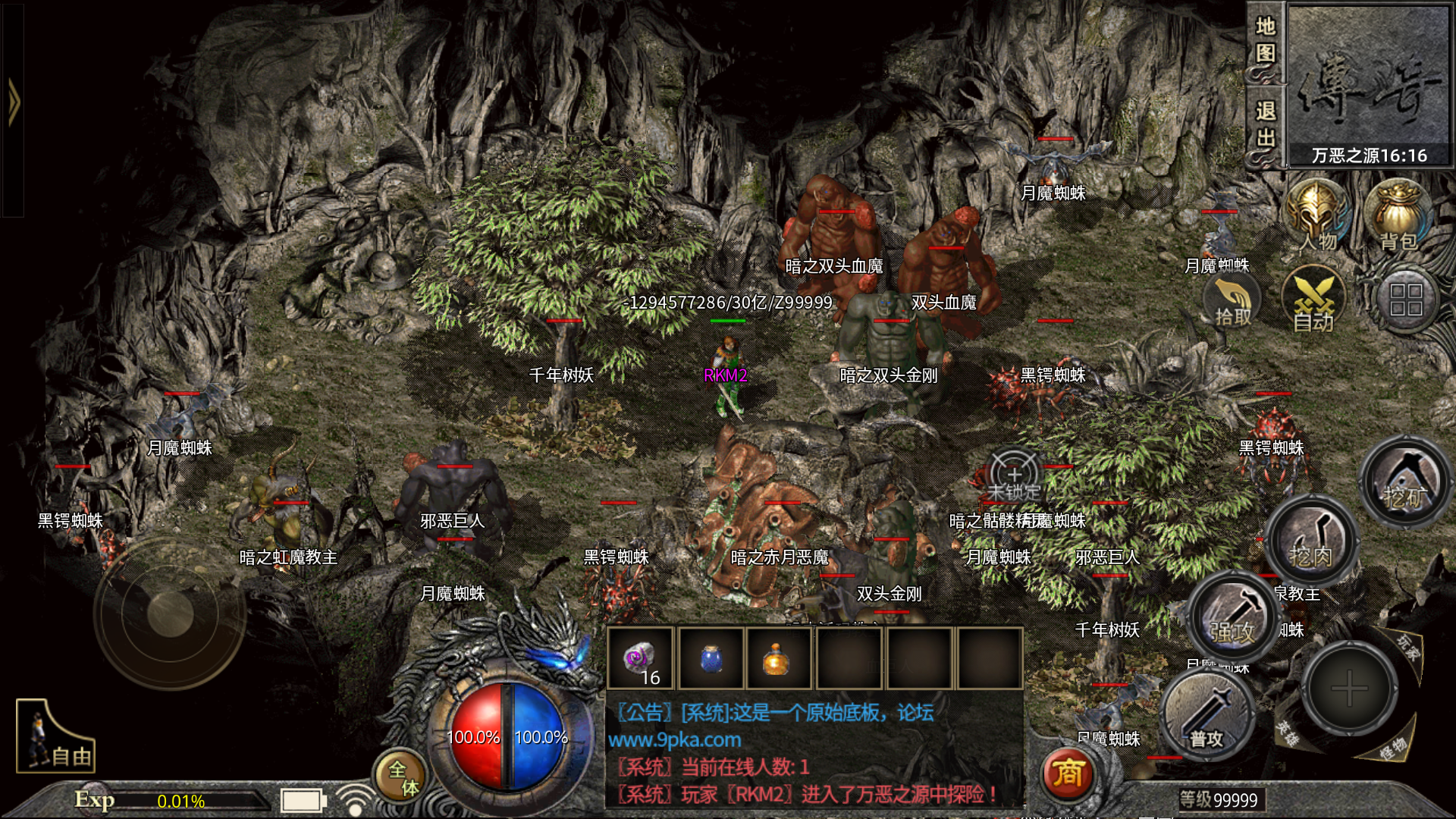Tap the 挖肉 meat-carving tool icon
Image resolution: width=1456 pixels, height=819 pixels.
(1311, 541)
